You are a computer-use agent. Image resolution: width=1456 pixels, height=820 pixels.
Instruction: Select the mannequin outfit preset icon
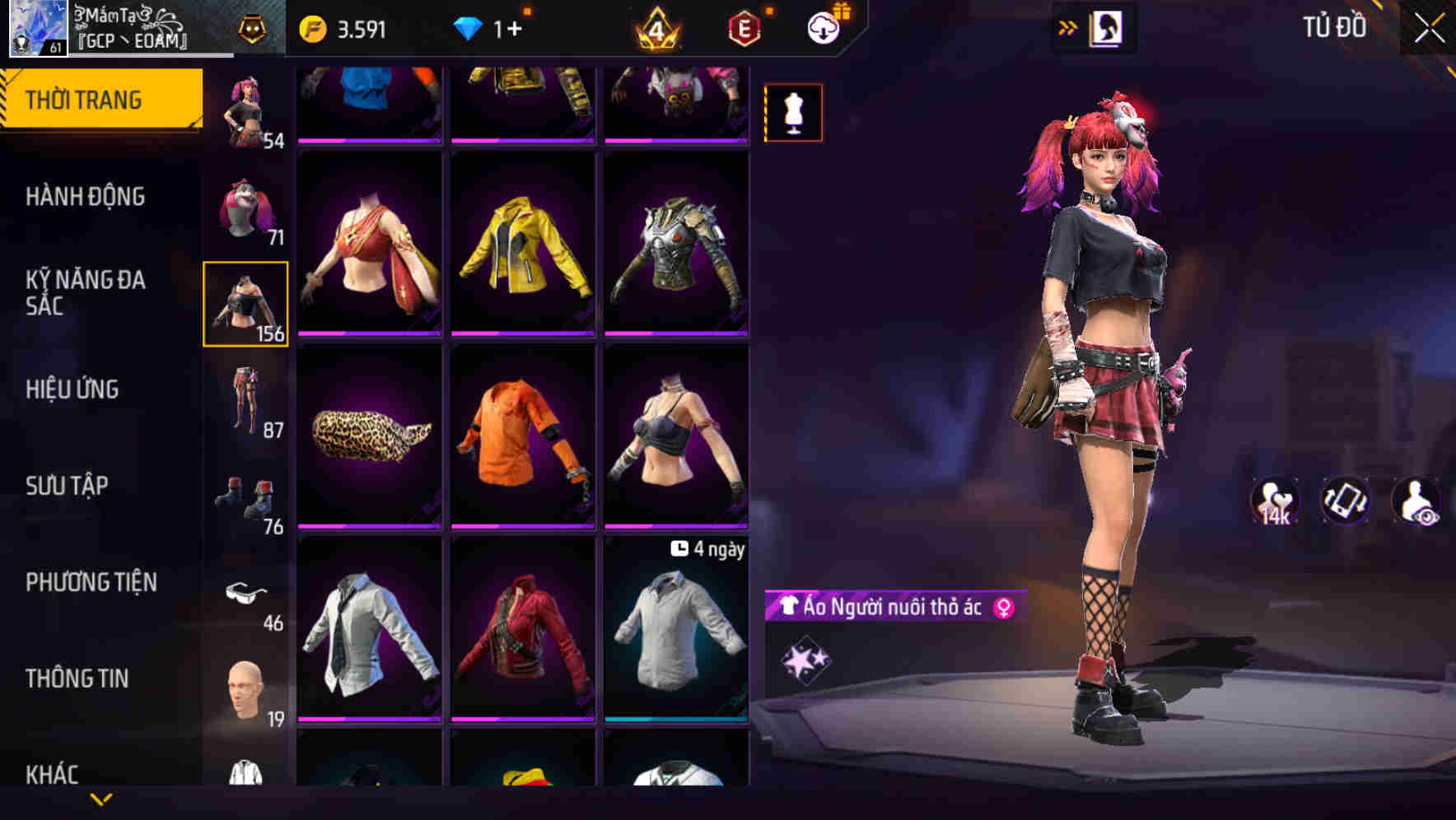tap(793, 112)
